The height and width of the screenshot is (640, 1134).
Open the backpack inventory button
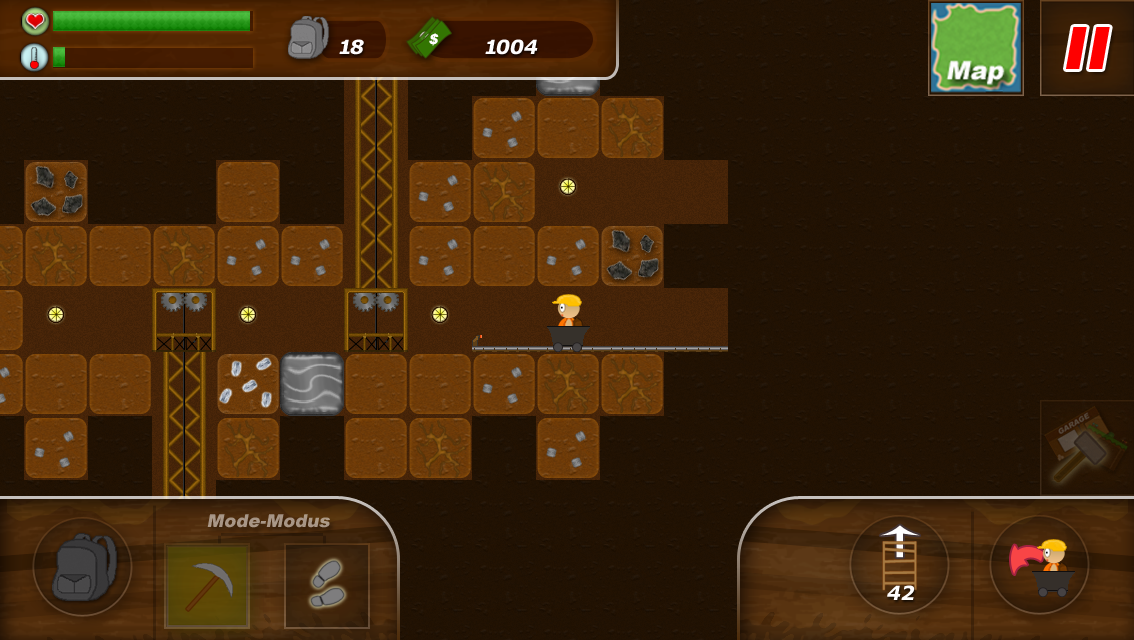pyautogui.click(x=82, y=566)
